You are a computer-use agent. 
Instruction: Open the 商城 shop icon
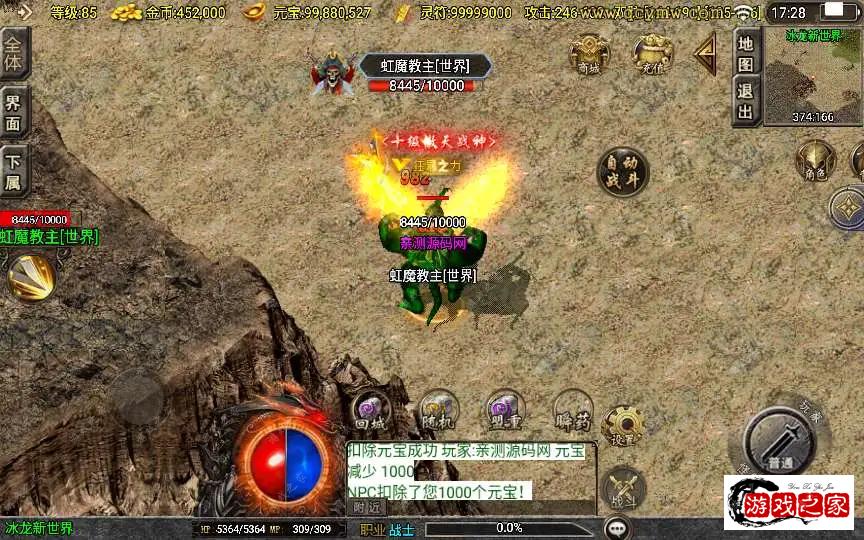[589, 54]
